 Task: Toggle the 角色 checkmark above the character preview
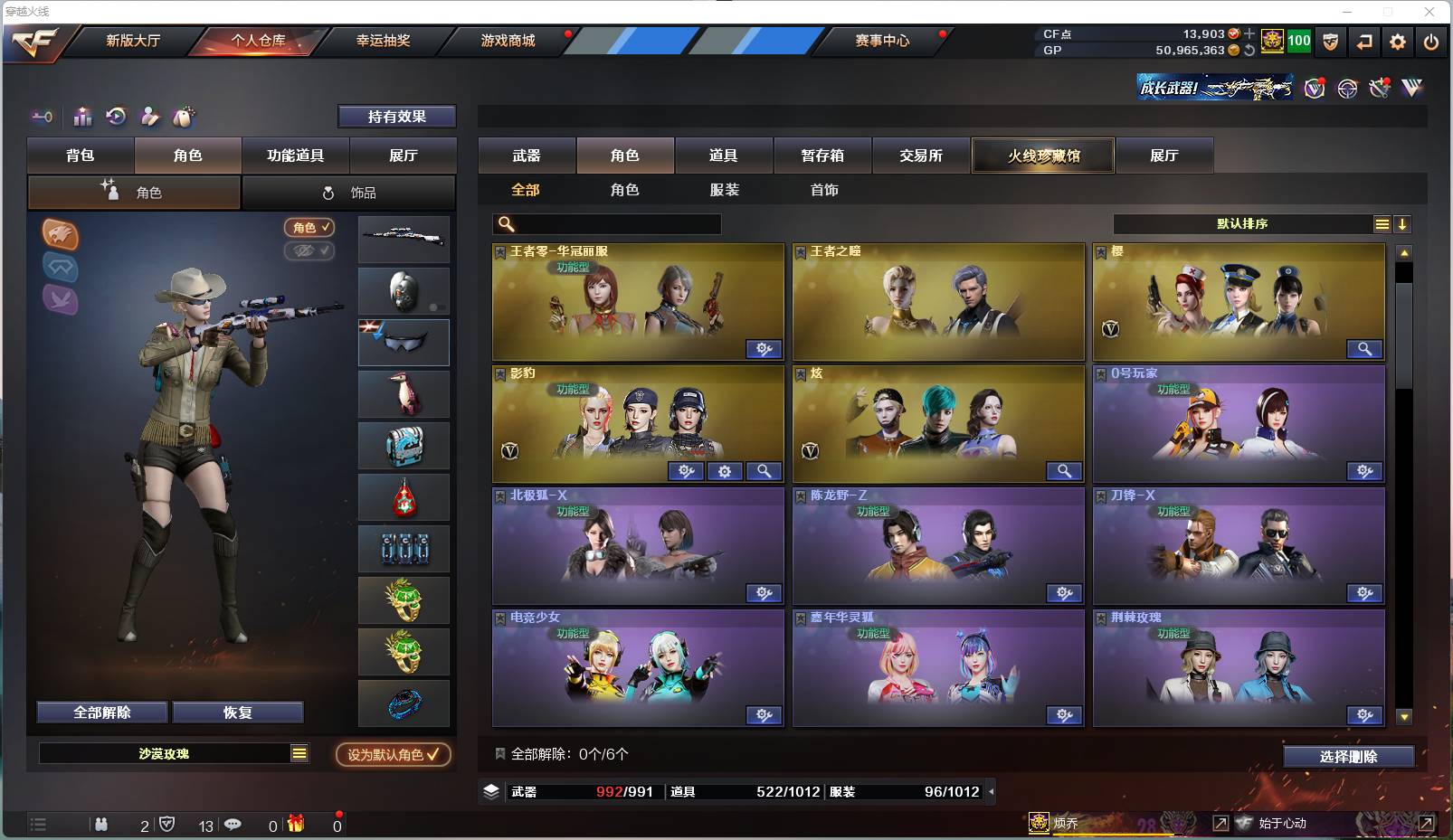click(x=309, y=228)
